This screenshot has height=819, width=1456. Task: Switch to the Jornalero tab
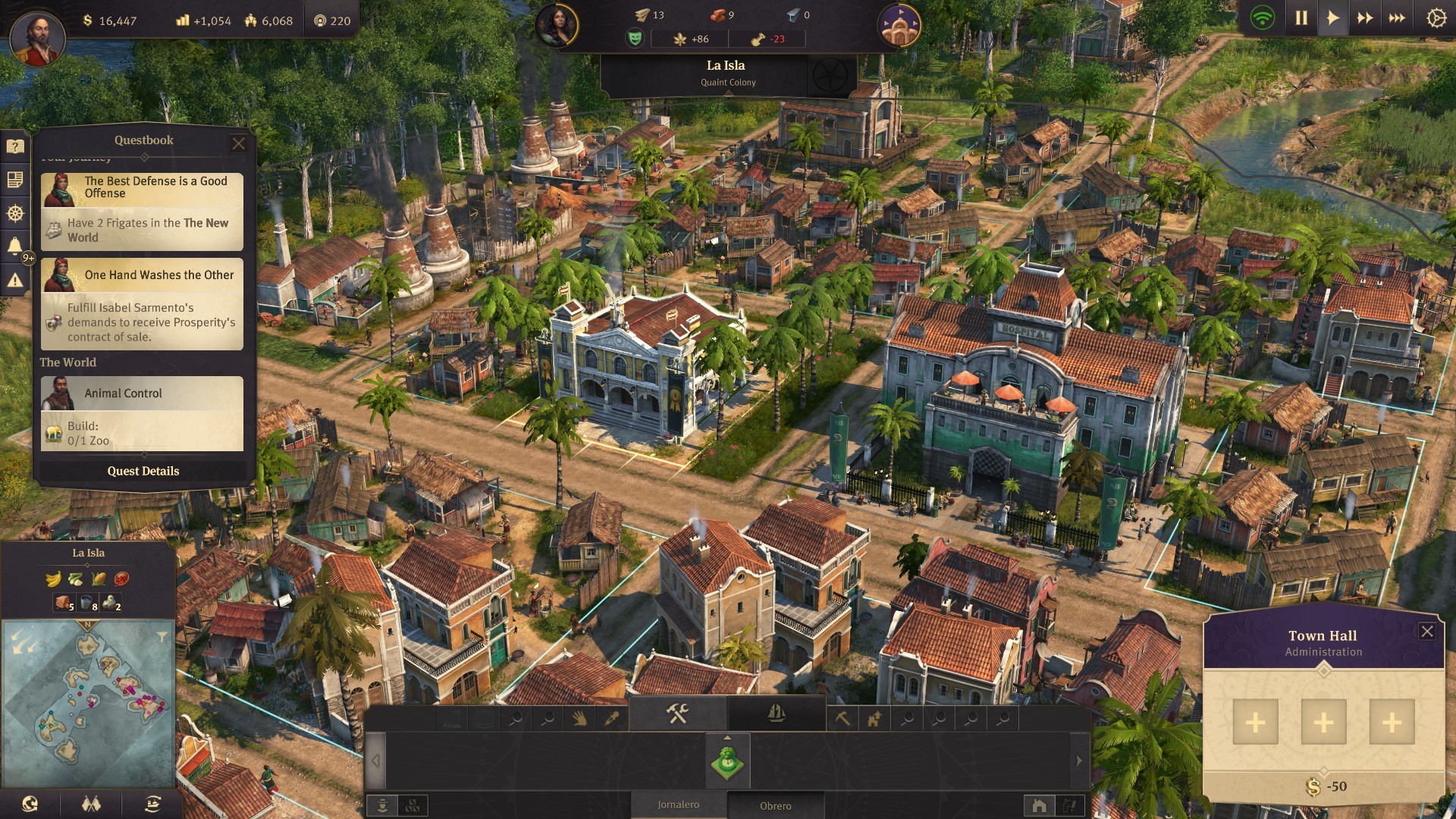pos(678,805)
